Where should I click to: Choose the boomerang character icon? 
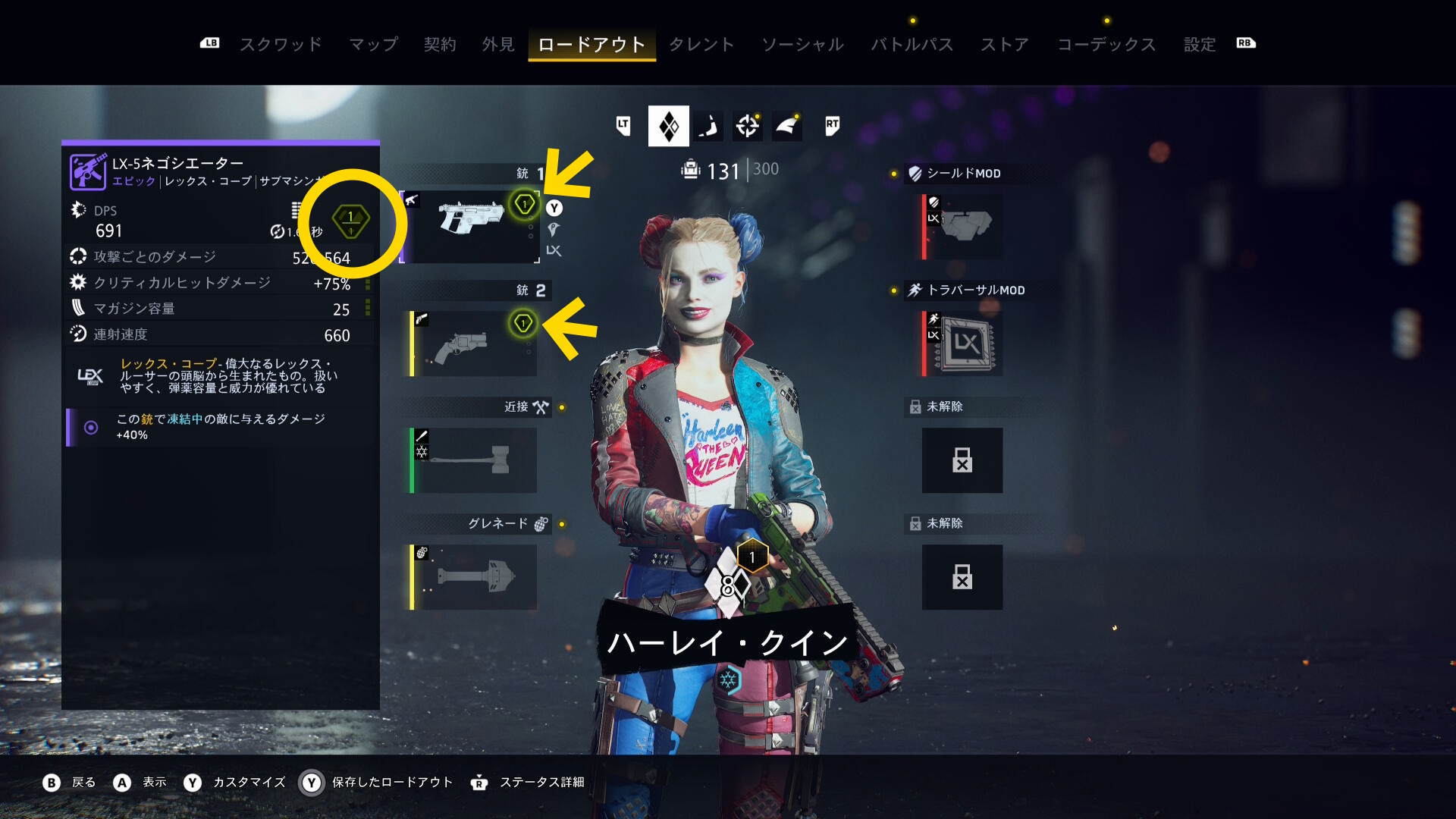pos(708,126)
